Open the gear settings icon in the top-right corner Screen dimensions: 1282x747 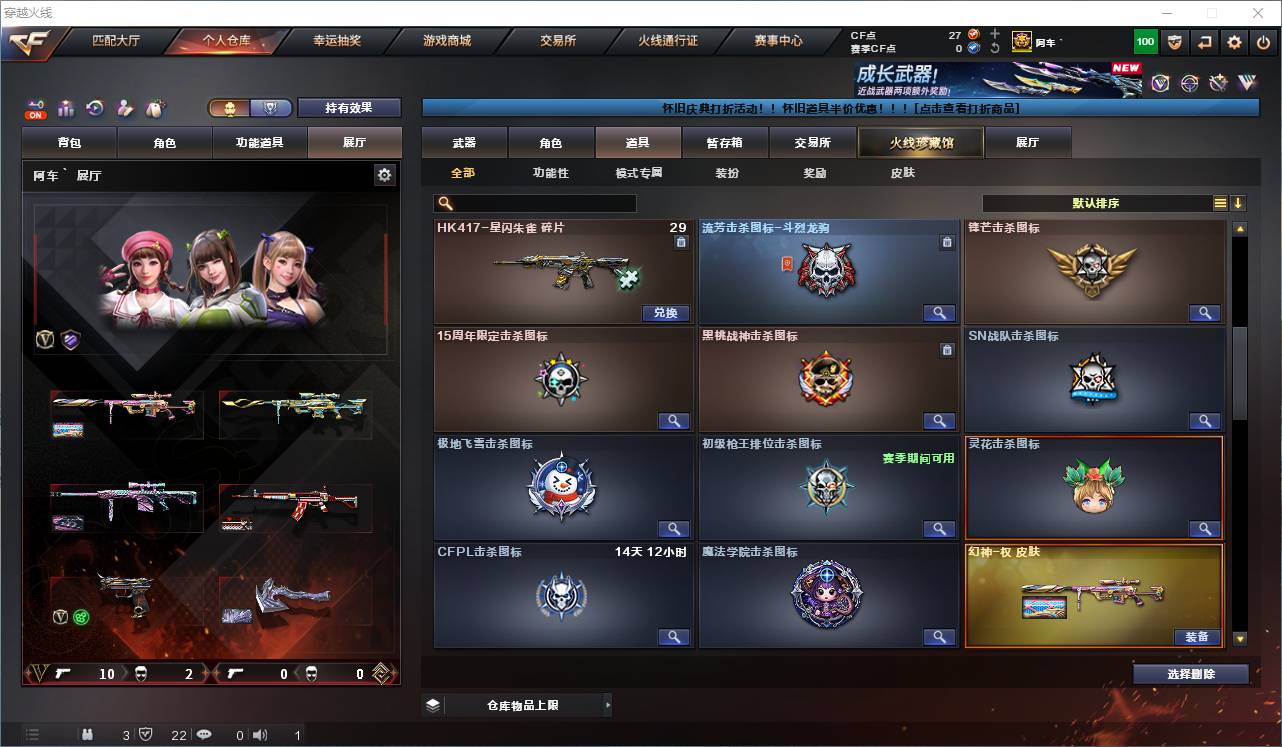pyautogui.click(x=1233, y=42)
